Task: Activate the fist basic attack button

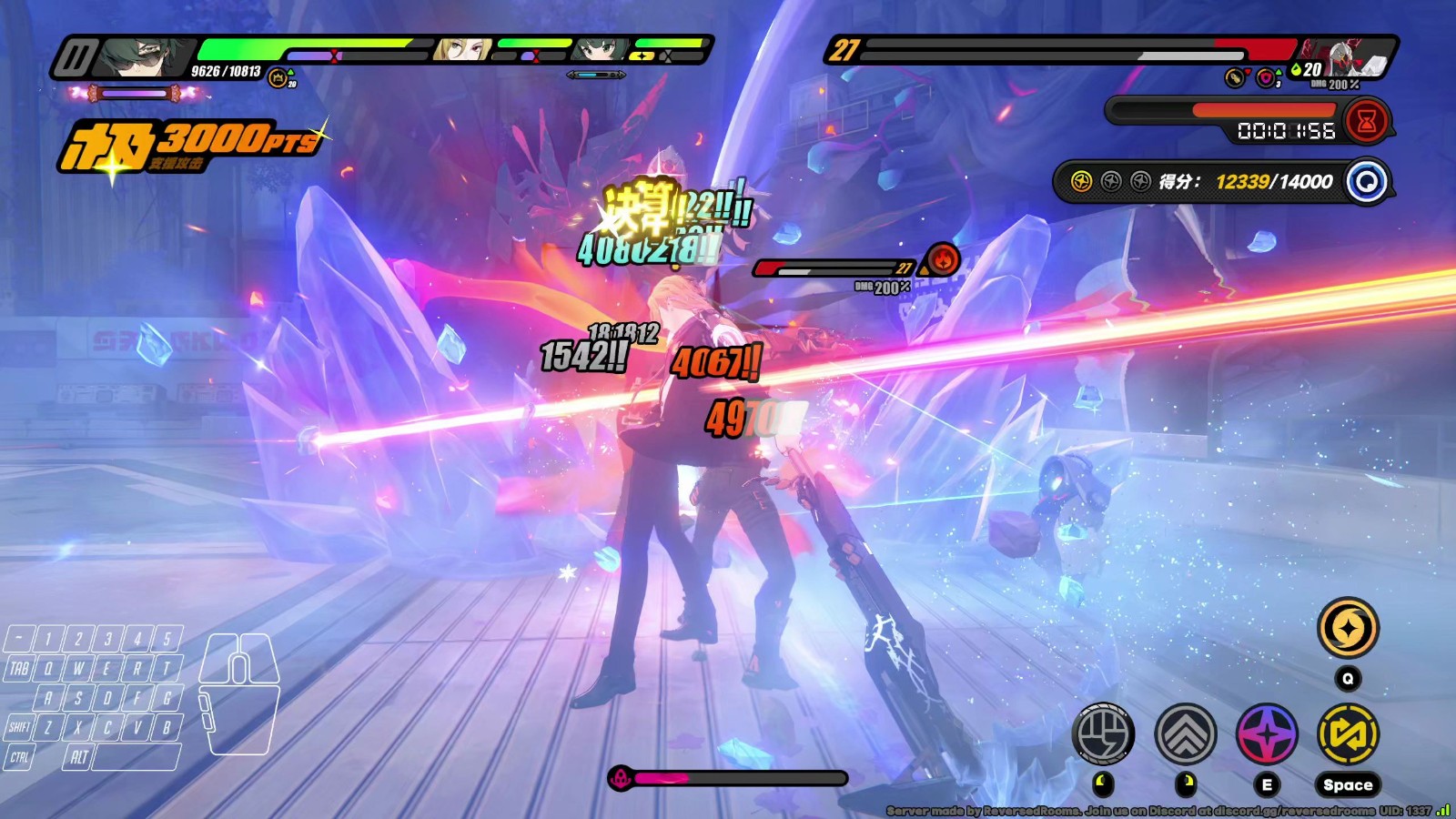Action: click(1103, 733)
